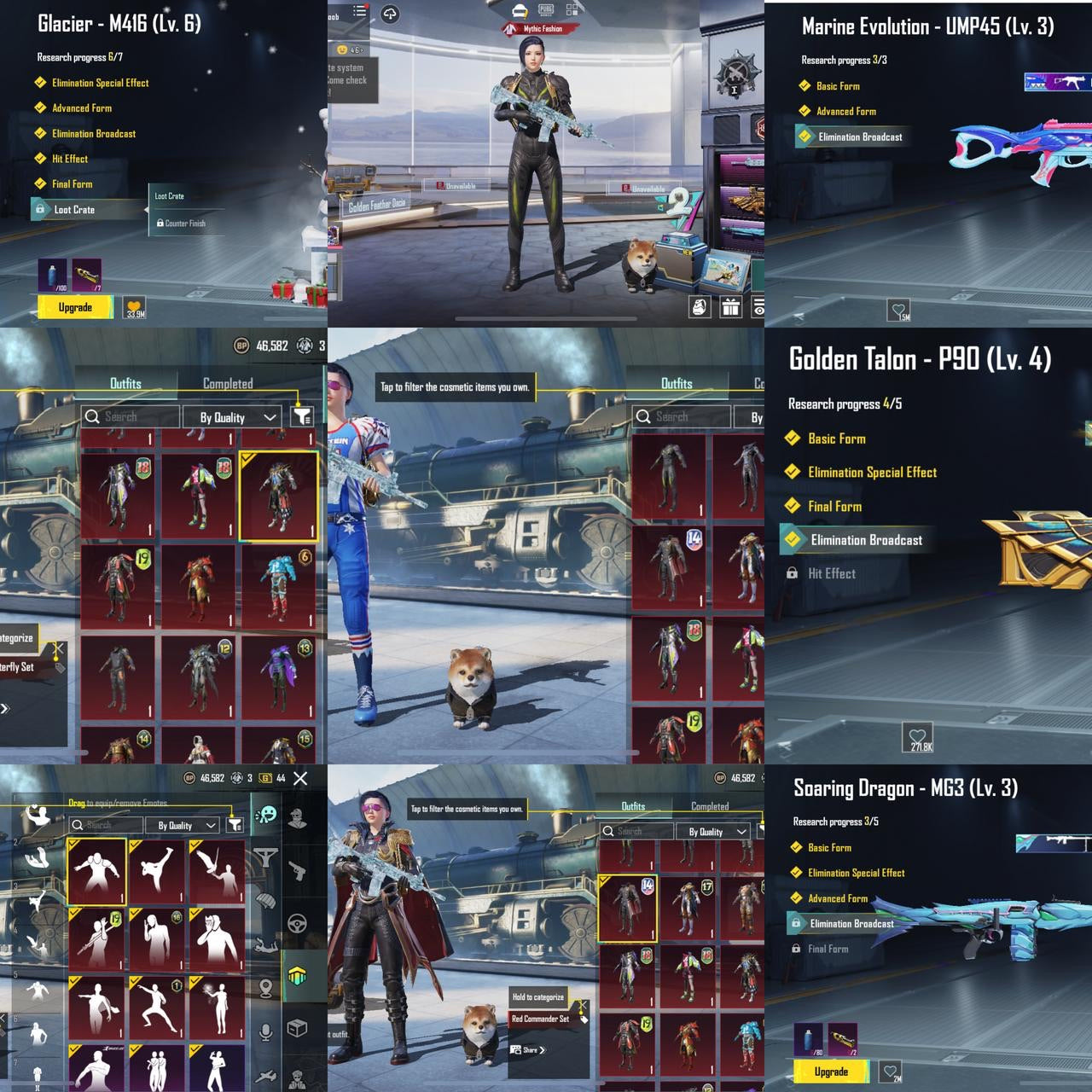
Task: Expand the By Quality sorting menu in the emotes panel
Action: (x=181, y=825)
